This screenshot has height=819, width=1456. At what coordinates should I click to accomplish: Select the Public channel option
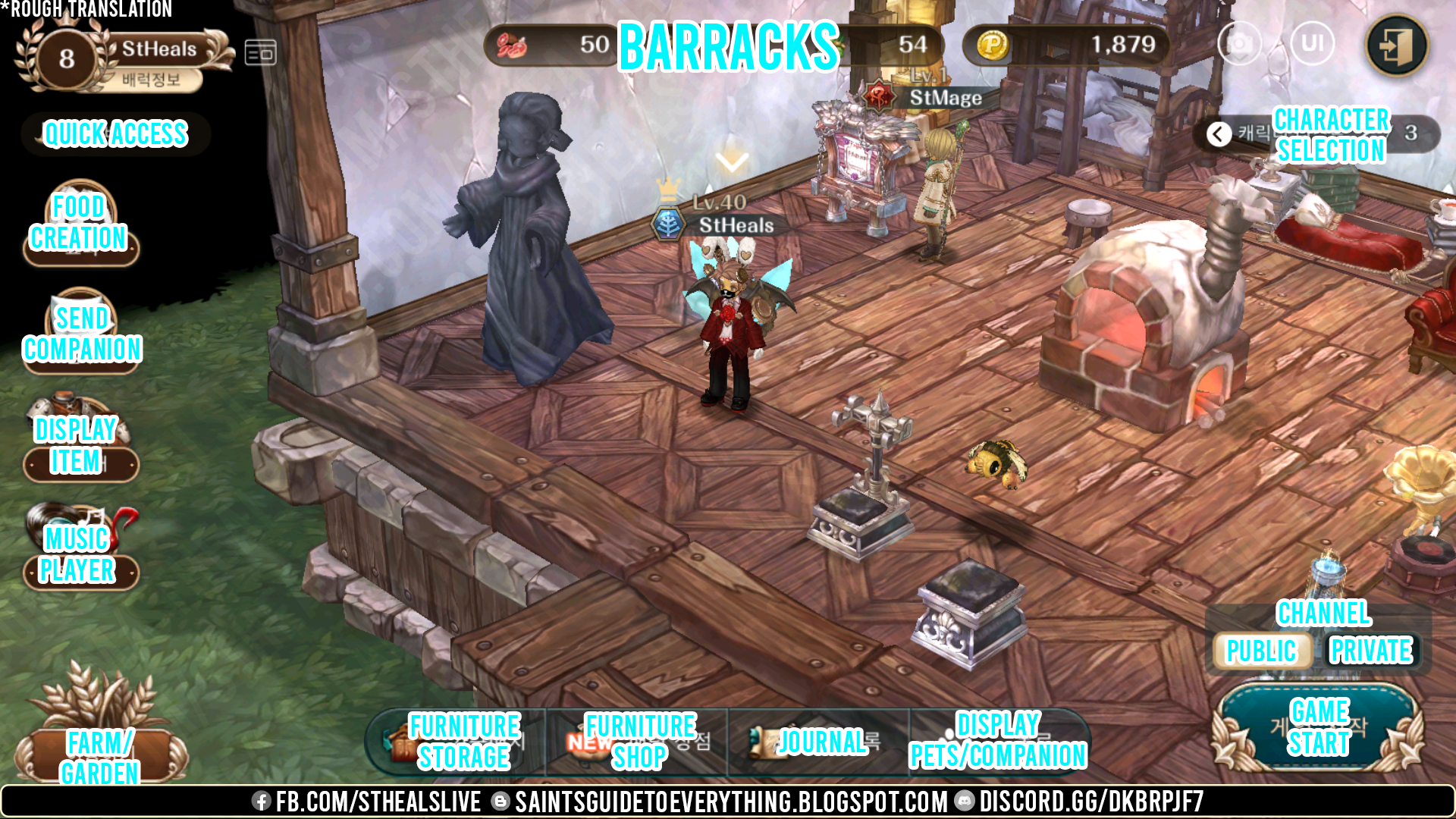[x=1263, y=650]
